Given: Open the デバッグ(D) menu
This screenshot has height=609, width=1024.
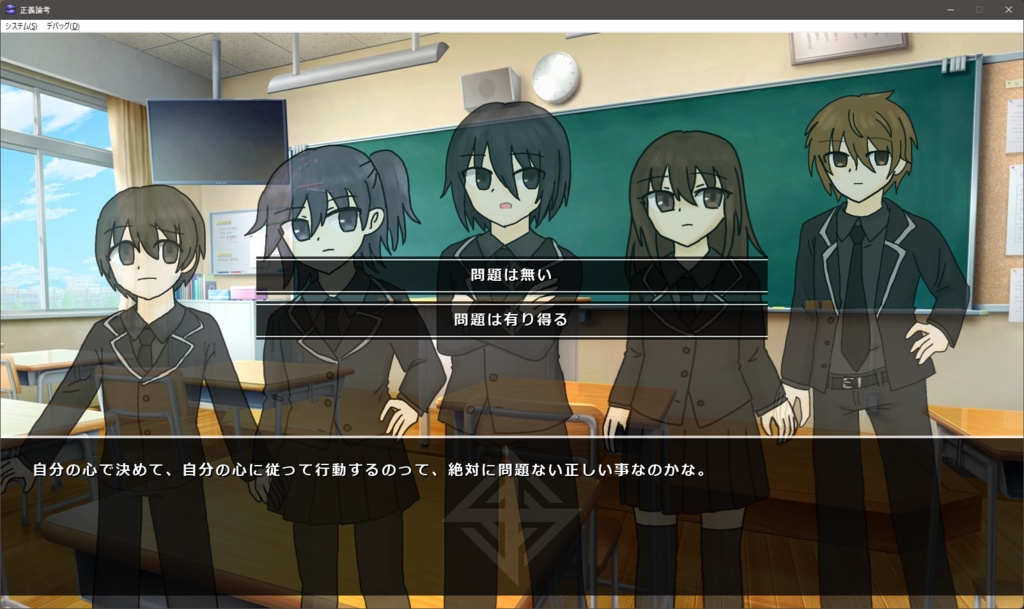Looking at the screenshot, I should coord(63,26).
